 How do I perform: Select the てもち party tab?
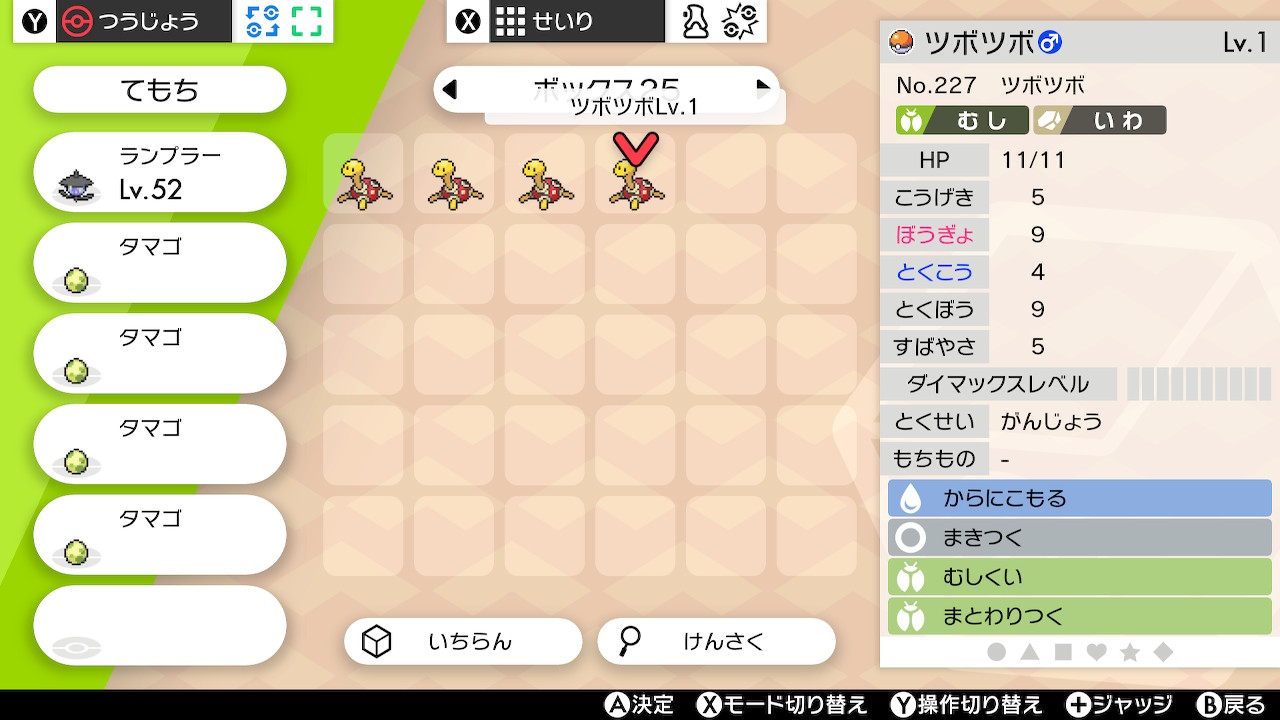[159, 89]
